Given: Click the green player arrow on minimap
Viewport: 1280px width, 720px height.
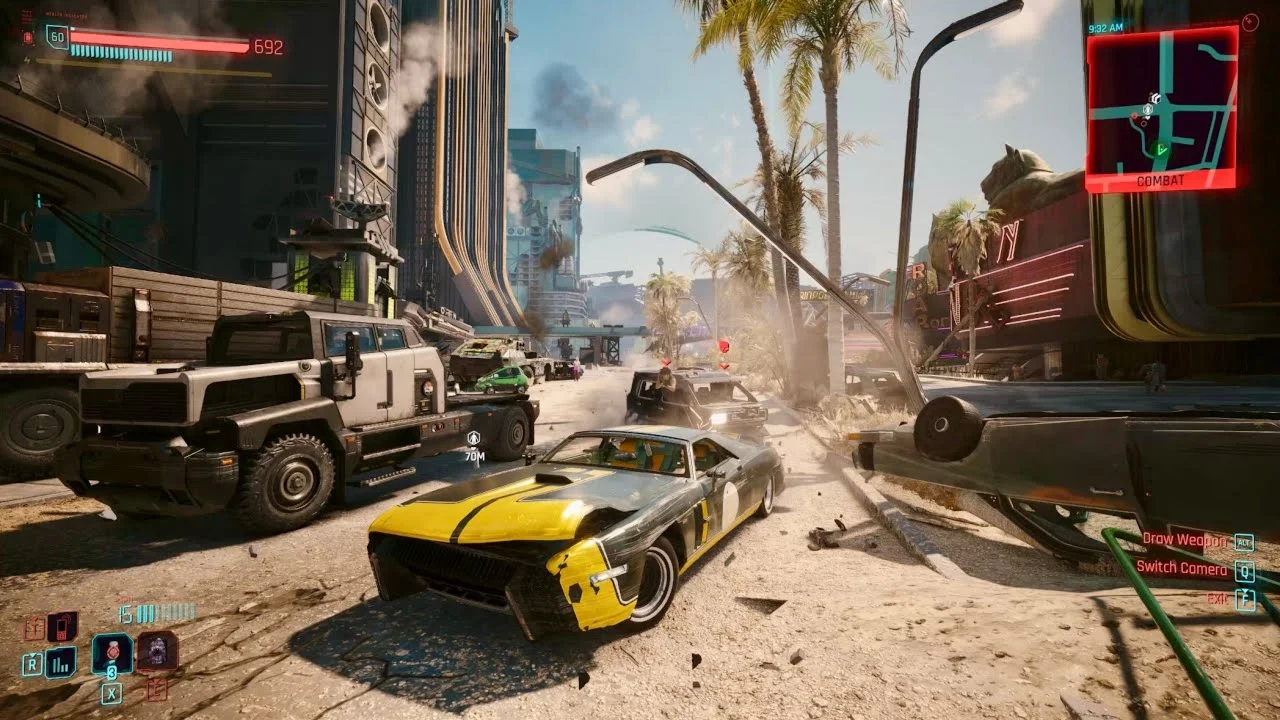Looking at the screenshot, I should click(1160, 149).
